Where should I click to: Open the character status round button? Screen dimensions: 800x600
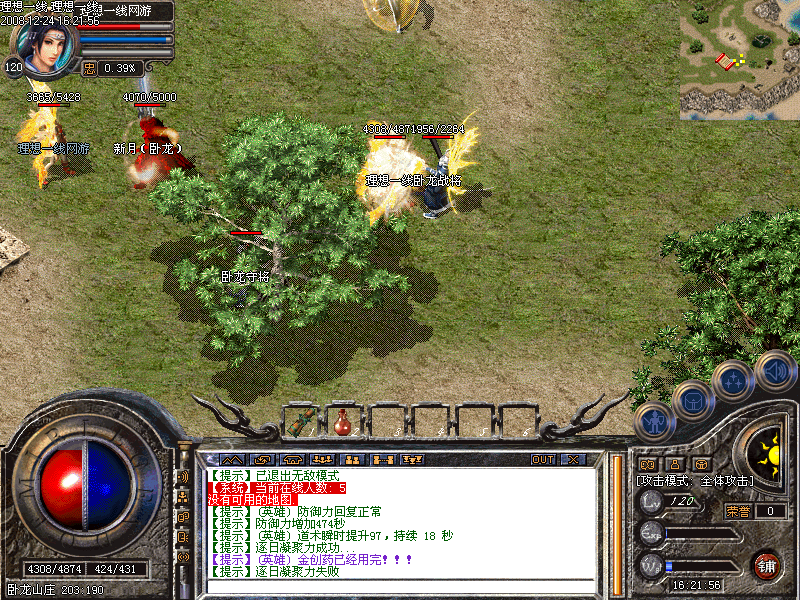tap(653, 422)
